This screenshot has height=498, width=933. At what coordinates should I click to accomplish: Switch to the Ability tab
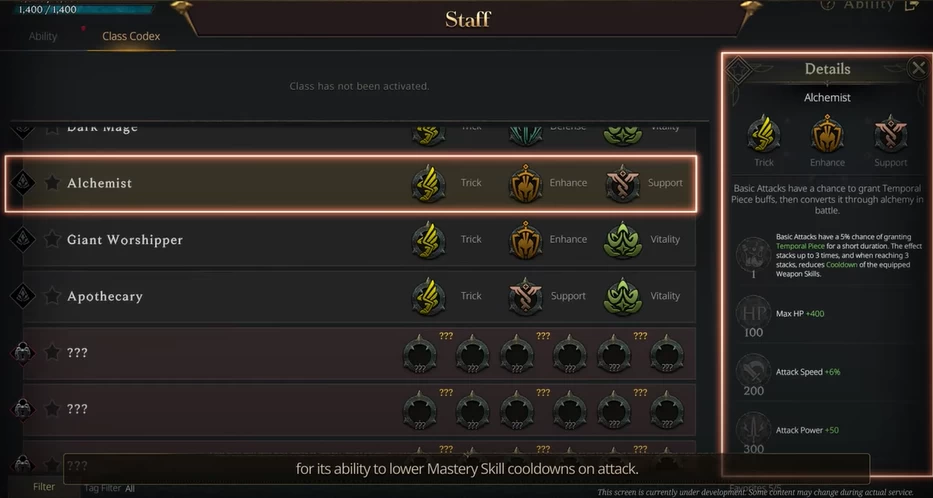click(x=43, y=36)
